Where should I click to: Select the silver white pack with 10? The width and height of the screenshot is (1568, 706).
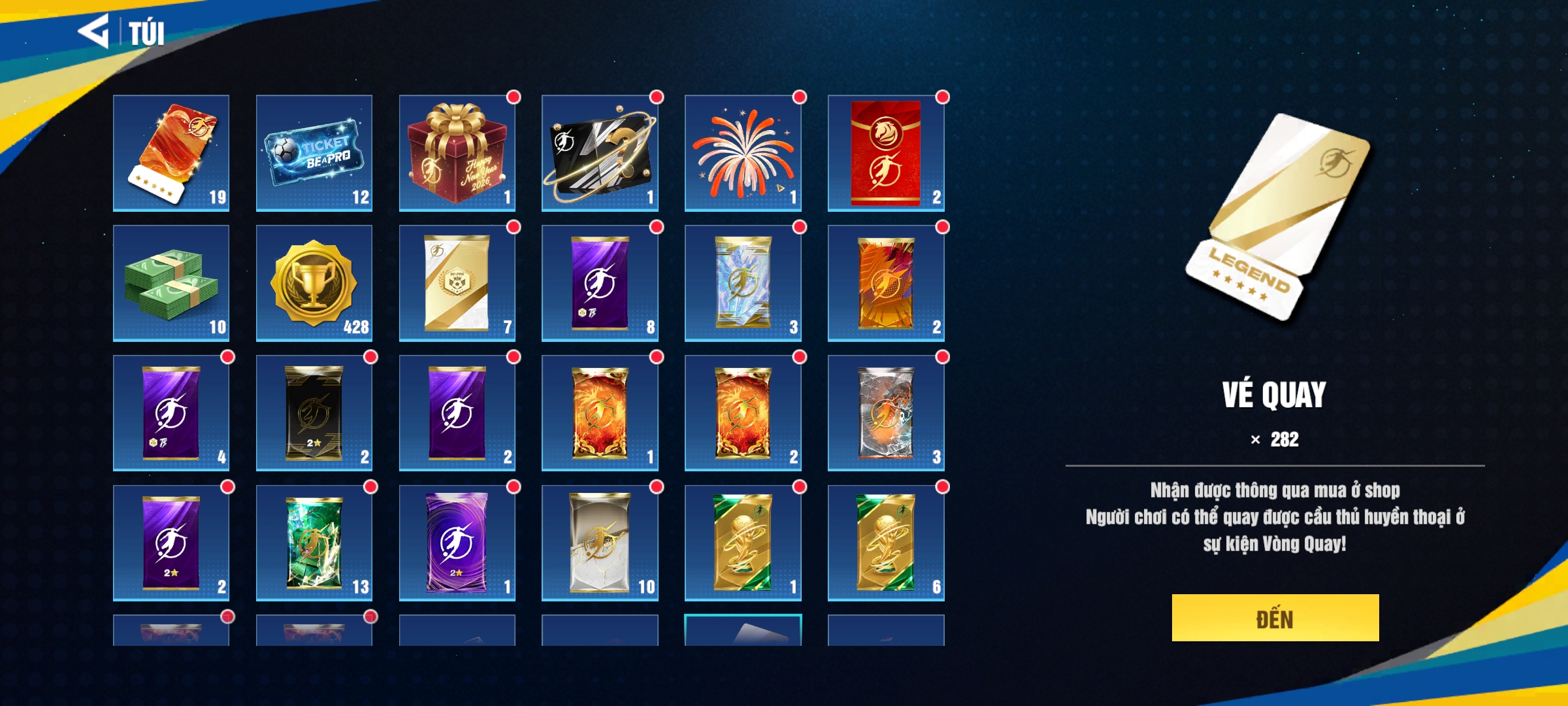(x=600, y=543)
